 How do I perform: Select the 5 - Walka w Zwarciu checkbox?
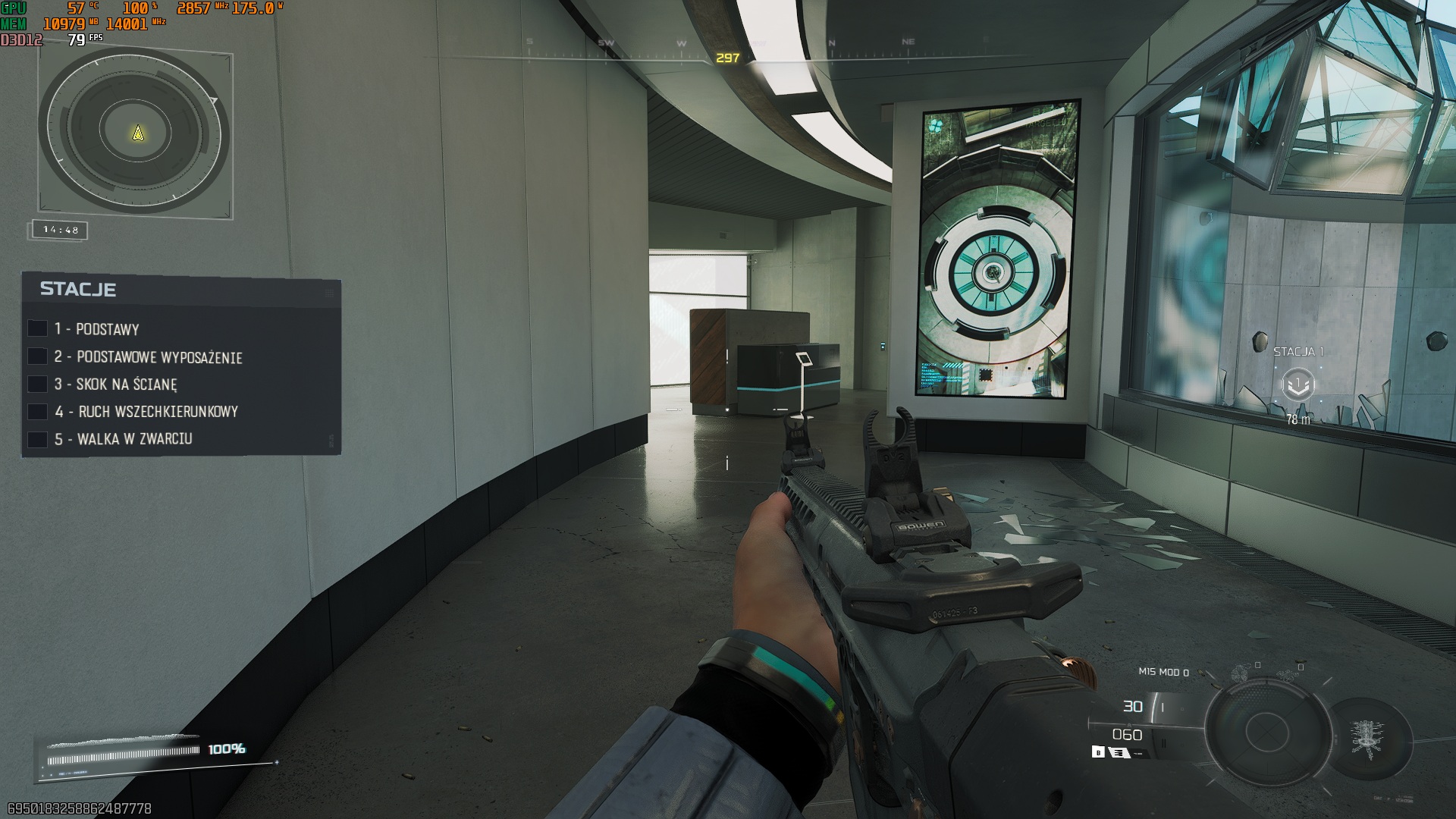coord(37,439)
